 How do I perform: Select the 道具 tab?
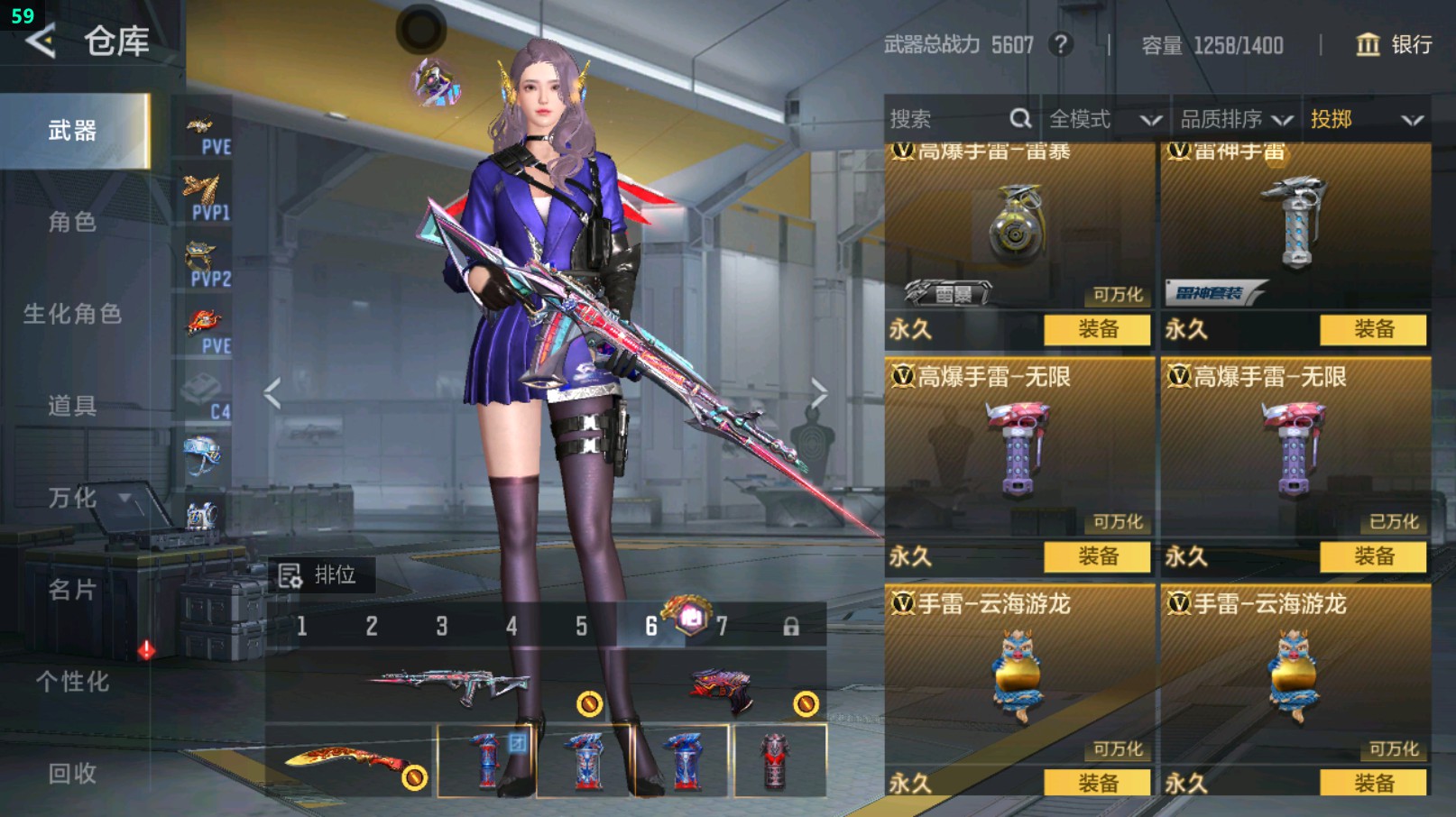pyautogui.click(x=72, y=406)
